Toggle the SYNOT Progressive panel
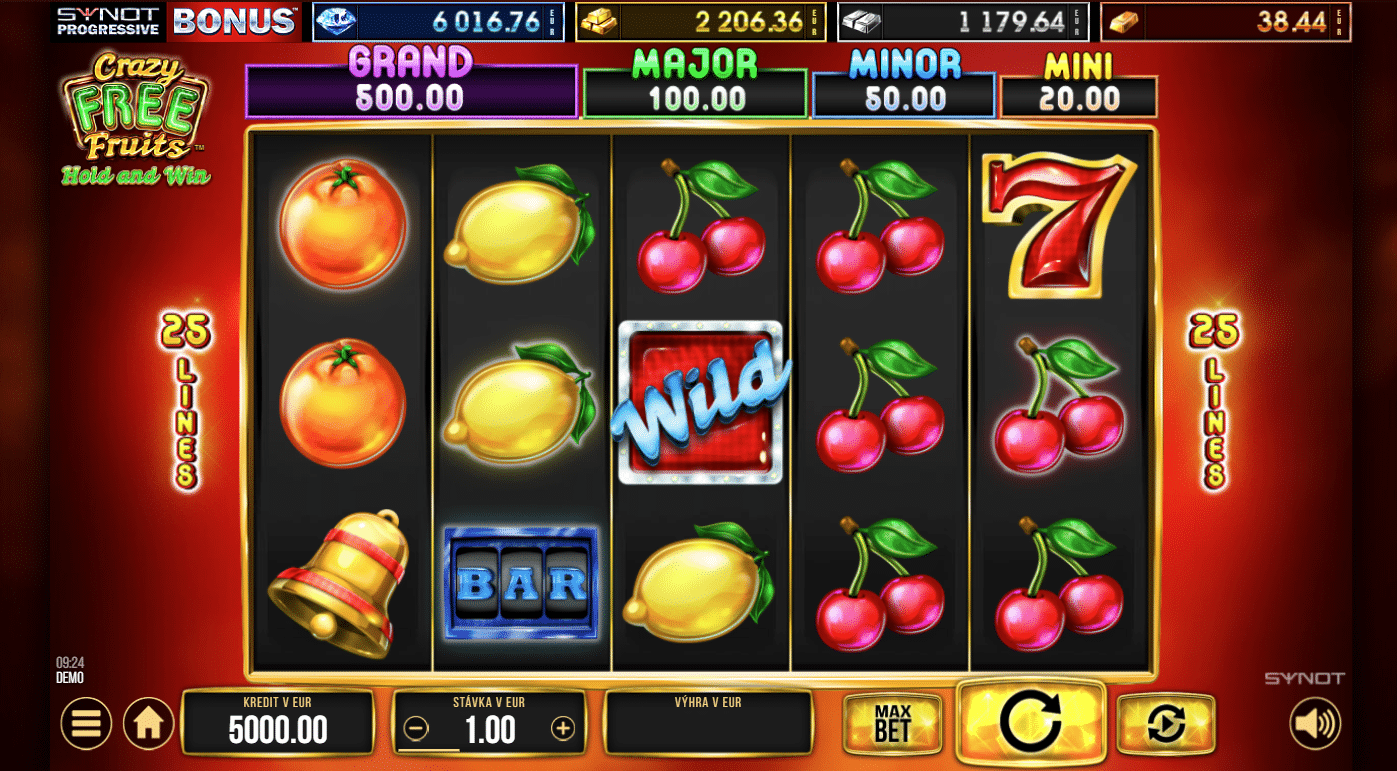This screenshot has width=1397, height=771. 110,21
